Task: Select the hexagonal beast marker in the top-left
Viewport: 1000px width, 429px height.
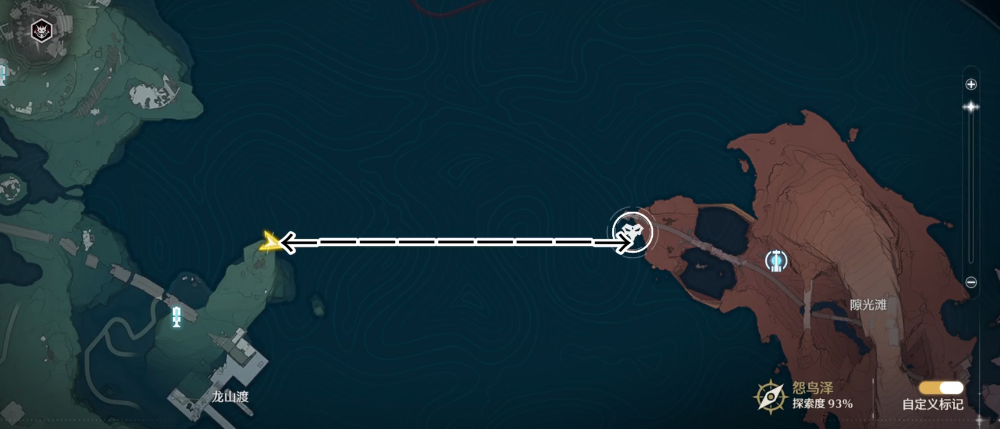Action: tap(41, 29)
